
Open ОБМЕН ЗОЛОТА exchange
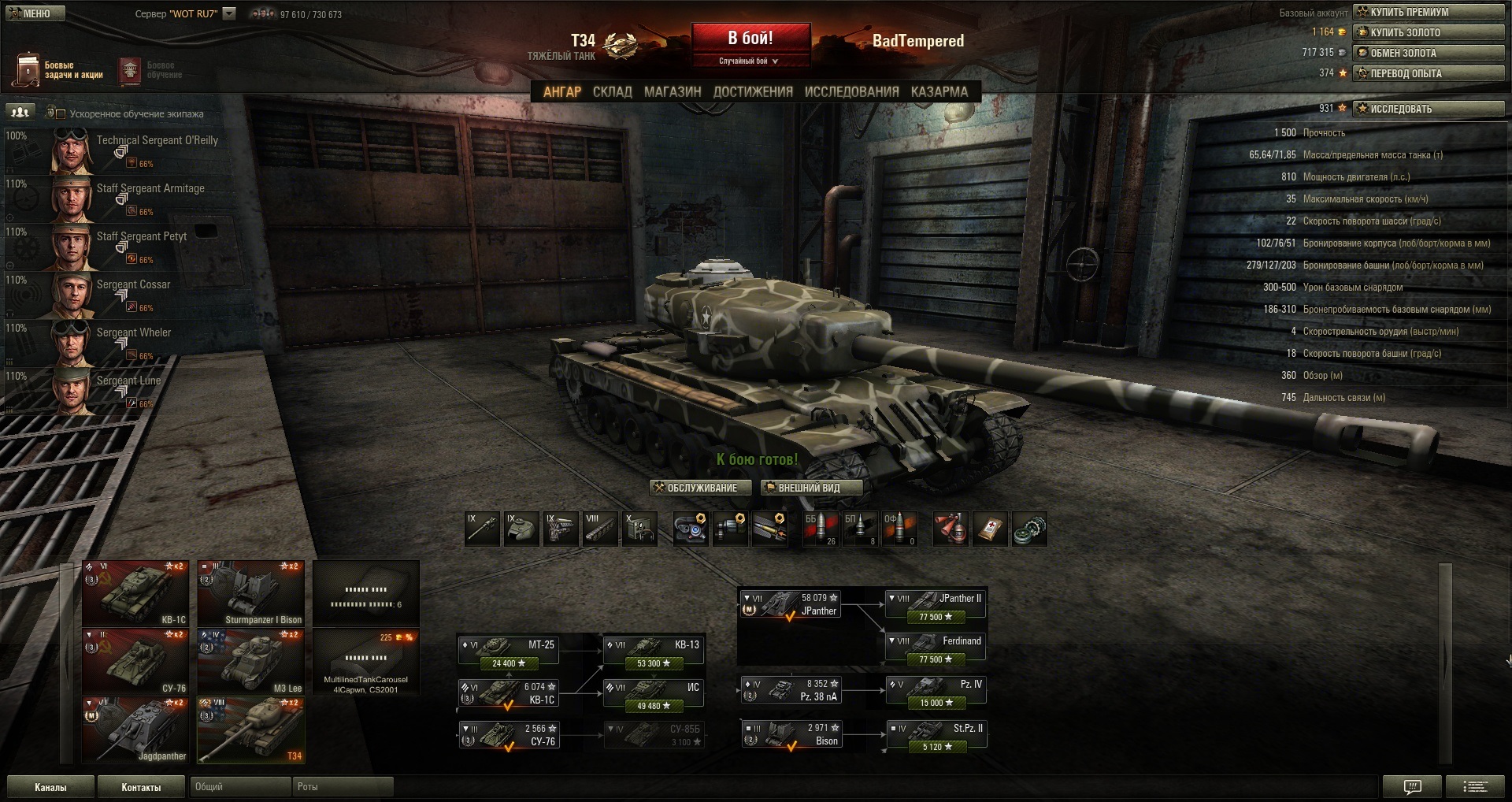coord(1429,53)
